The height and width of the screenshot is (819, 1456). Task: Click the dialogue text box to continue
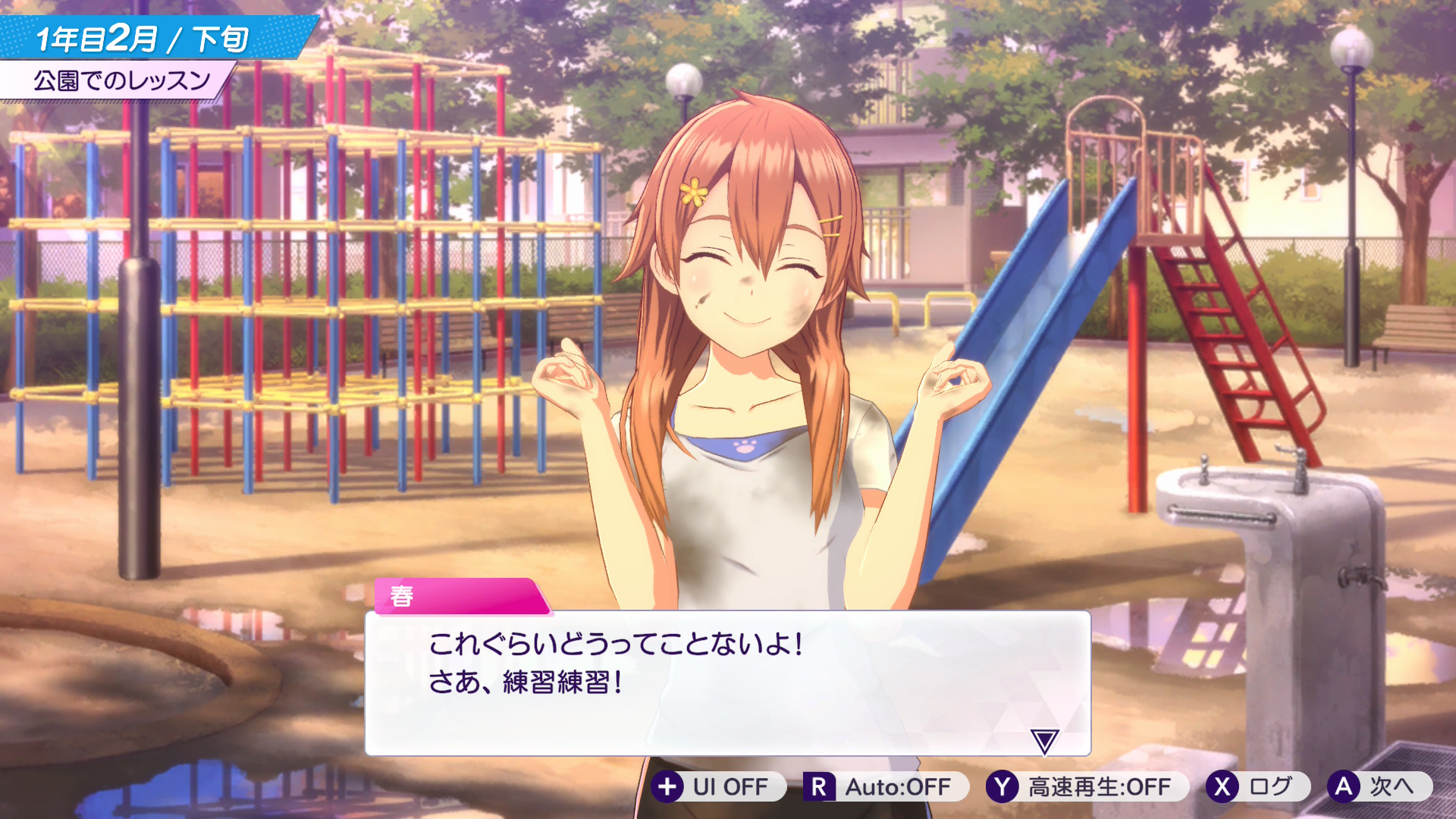tap(726, 682)
